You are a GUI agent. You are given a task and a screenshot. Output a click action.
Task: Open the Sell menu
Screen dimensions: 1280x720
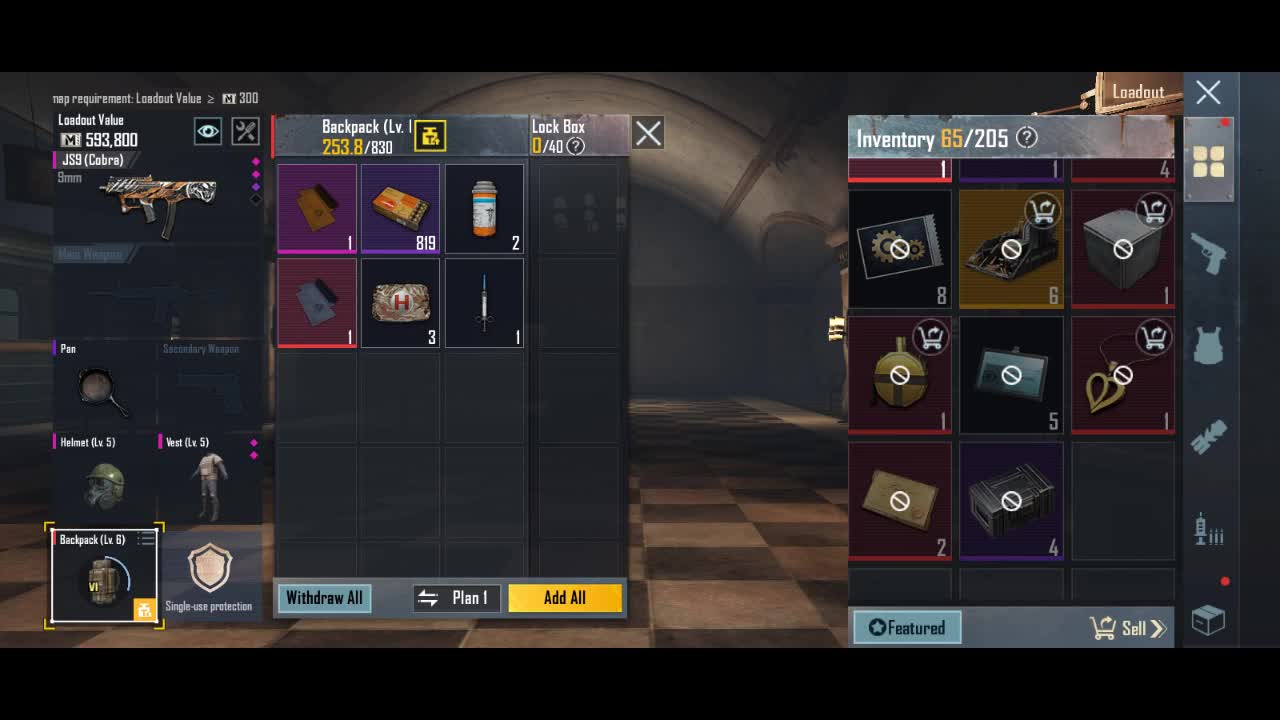pos(1130,628)
